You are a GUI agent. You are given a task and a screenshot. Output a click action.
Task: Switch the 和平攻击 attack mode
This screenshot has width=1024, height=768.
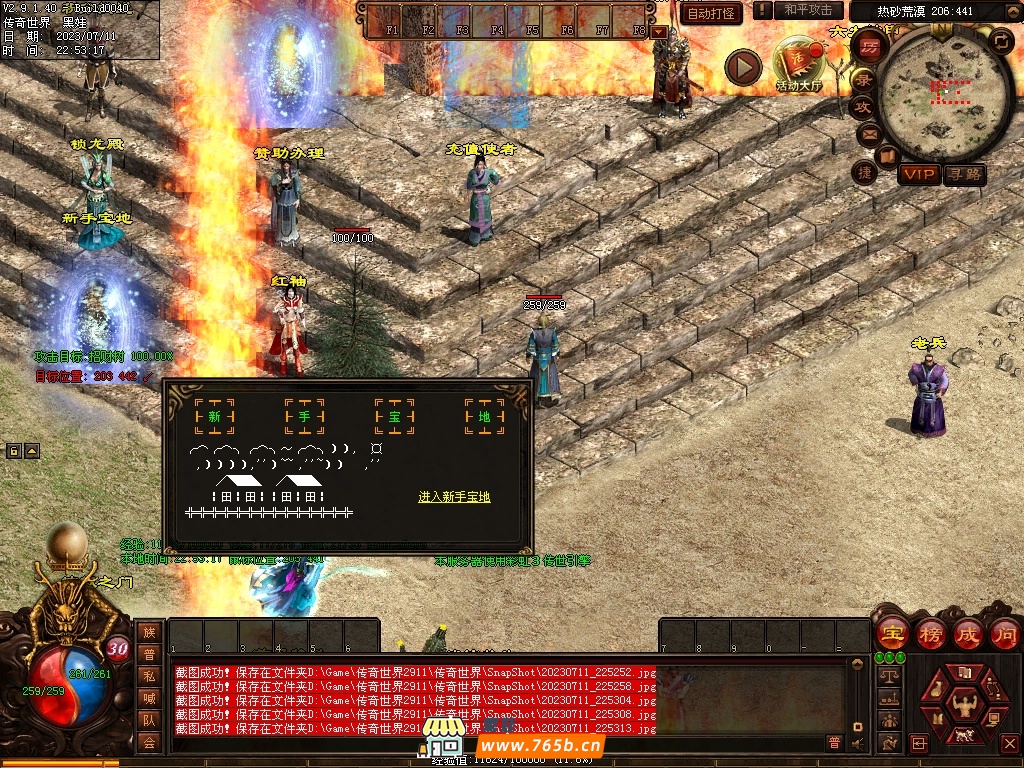(x=807, y=10)
